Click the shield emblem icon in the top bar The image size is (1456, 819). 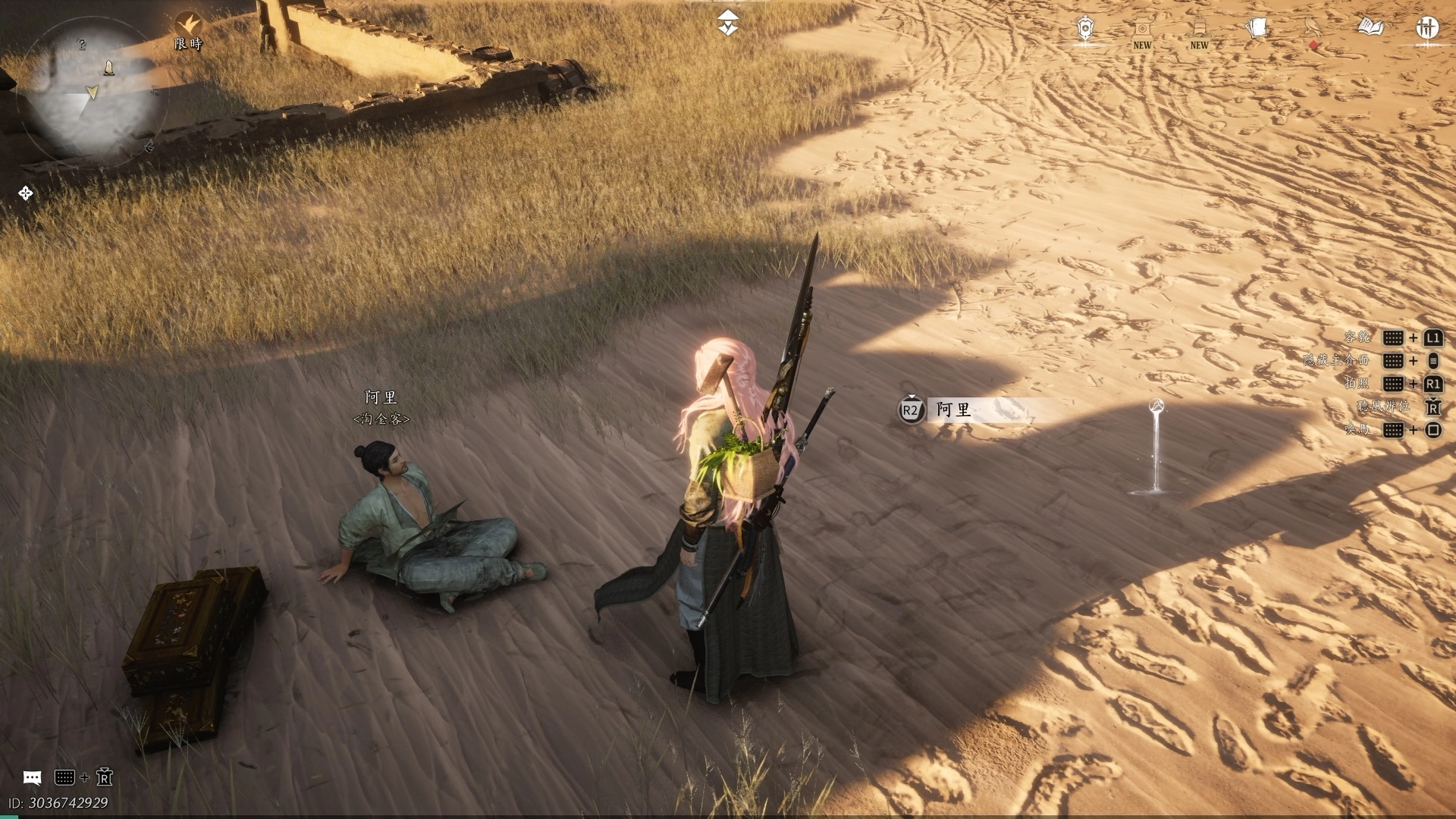[1086, 29]
